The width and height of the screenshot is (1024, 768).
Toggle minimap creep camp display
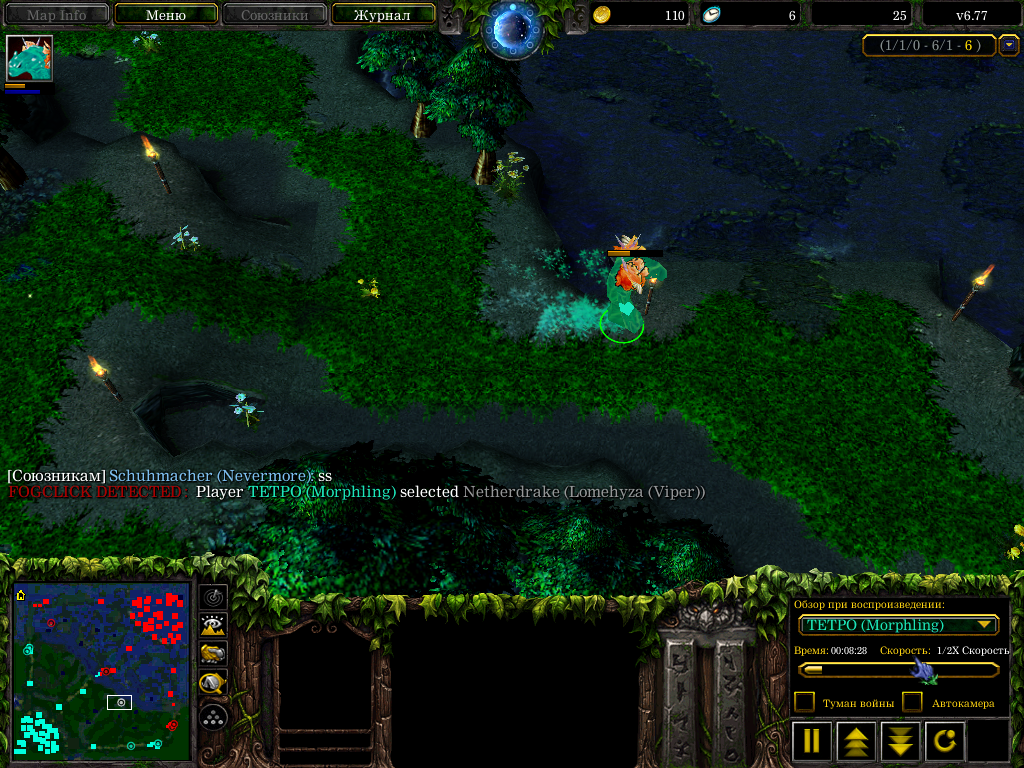[213, 685]
